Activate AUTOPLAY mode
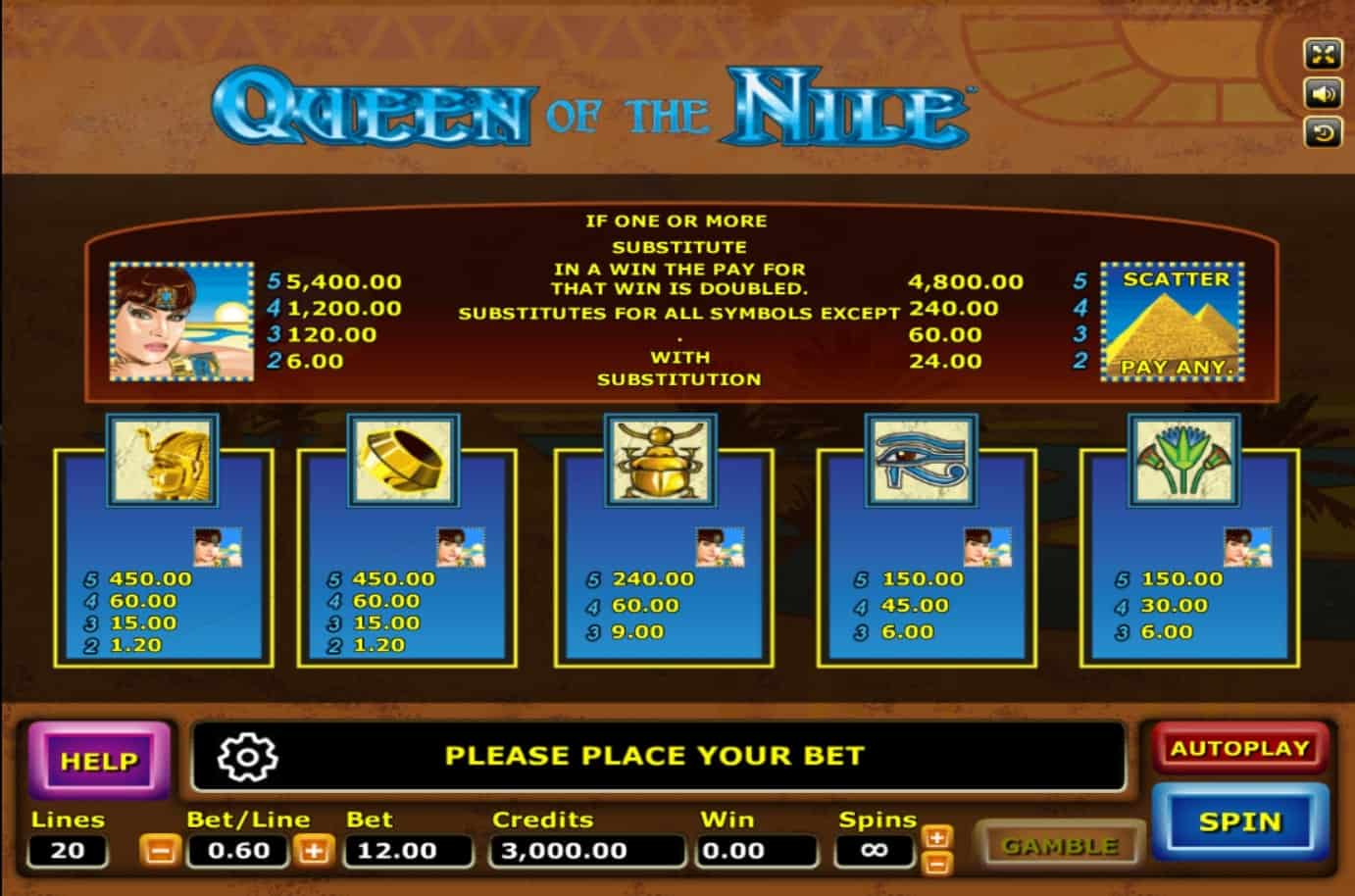This screenshot has width=1355, height=896. coord(1239,749)
